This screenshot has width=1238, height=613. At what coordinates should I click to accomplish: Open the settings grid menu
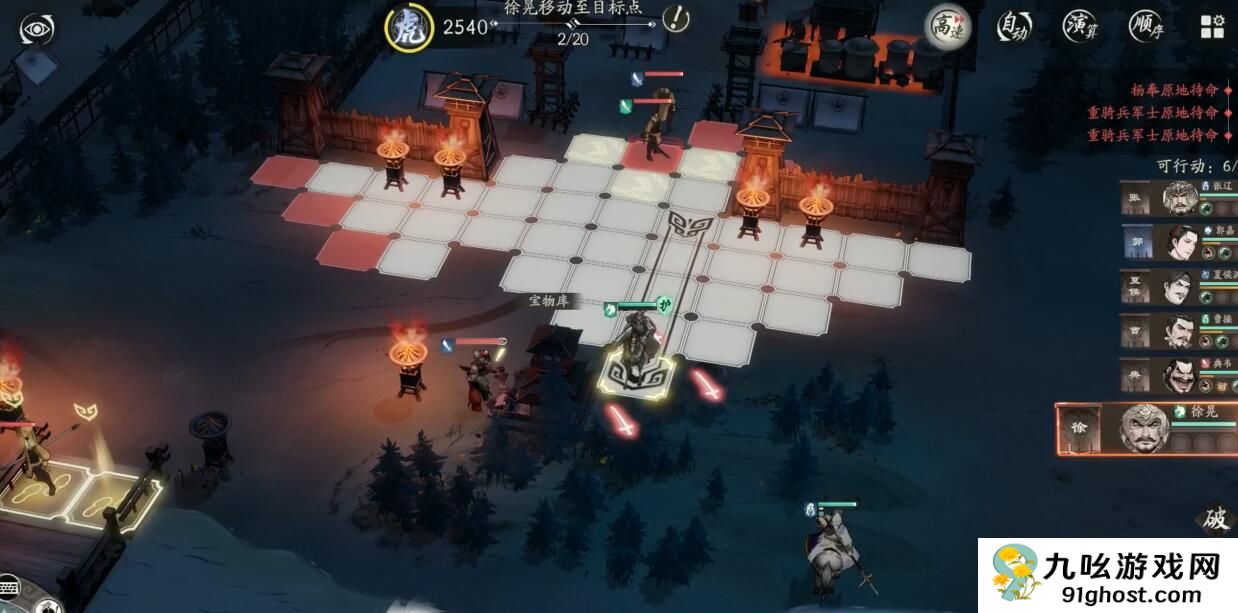1212,26
